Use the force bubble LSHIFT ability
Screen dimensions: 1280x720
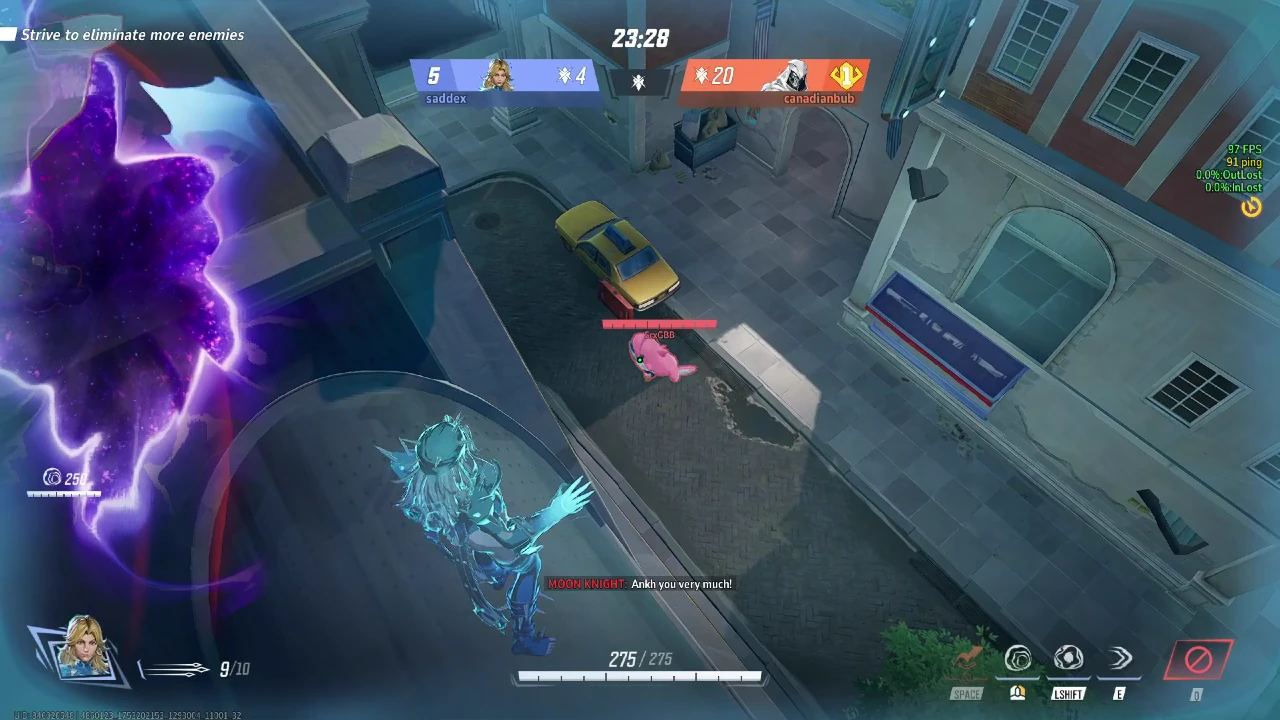pyautogui.click(x=1068, y=659)
